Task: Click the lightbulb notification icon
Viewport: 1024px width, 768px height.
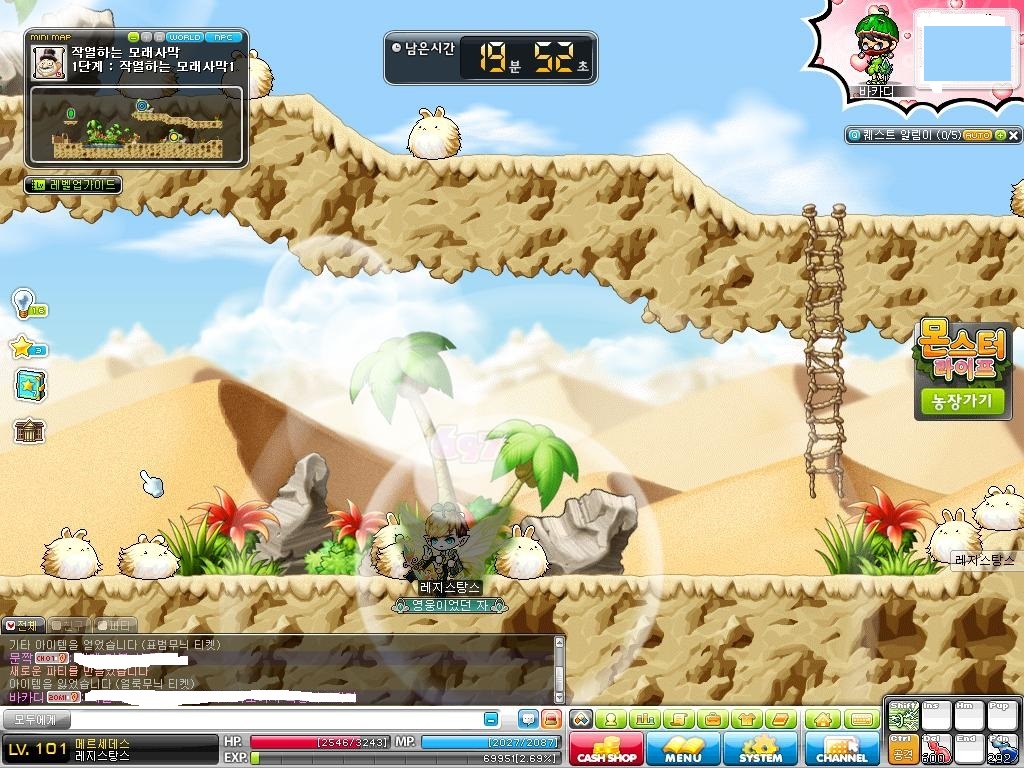Action: 24,302
